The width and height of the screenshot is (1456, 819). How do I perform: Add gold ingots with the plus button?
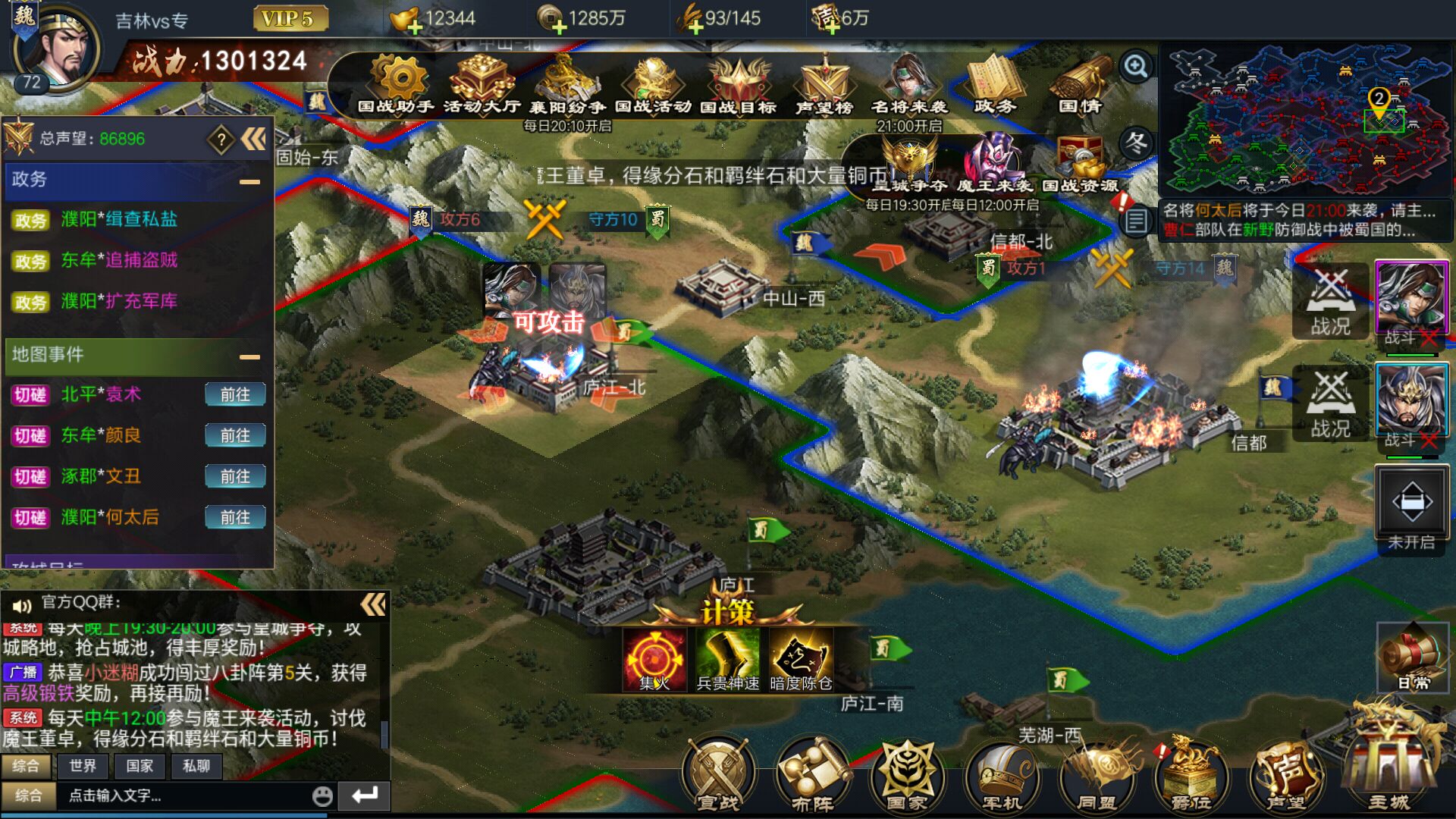click(415, 27)
